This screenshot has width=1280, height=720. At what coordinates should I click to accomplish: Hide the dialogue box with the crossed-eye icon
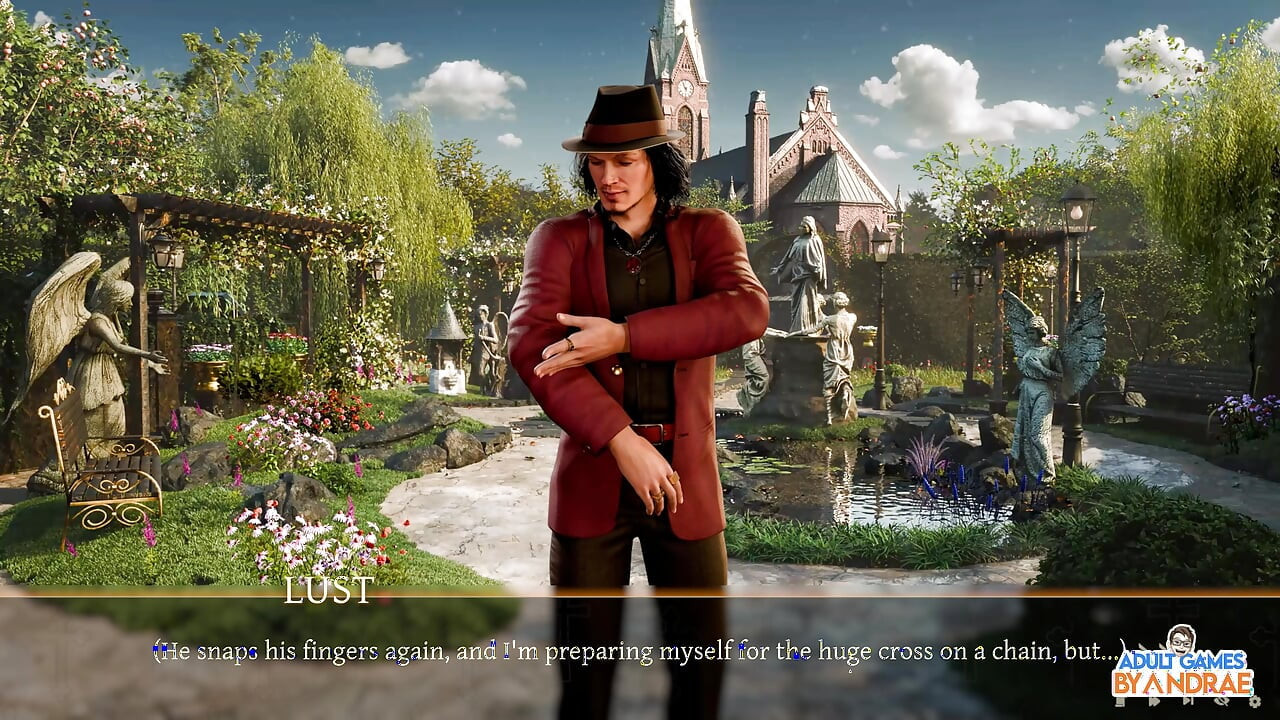1221,701
